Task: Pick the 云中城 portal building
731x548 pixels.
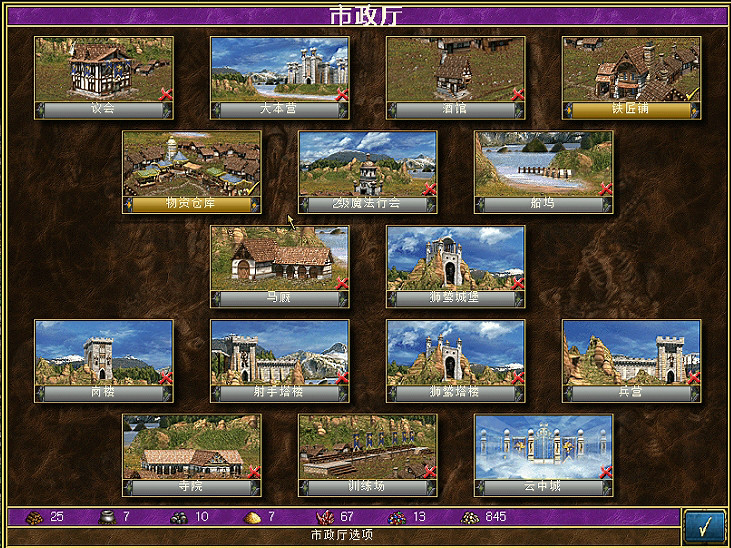Action: pyautogui.click(x=544, y=448)
